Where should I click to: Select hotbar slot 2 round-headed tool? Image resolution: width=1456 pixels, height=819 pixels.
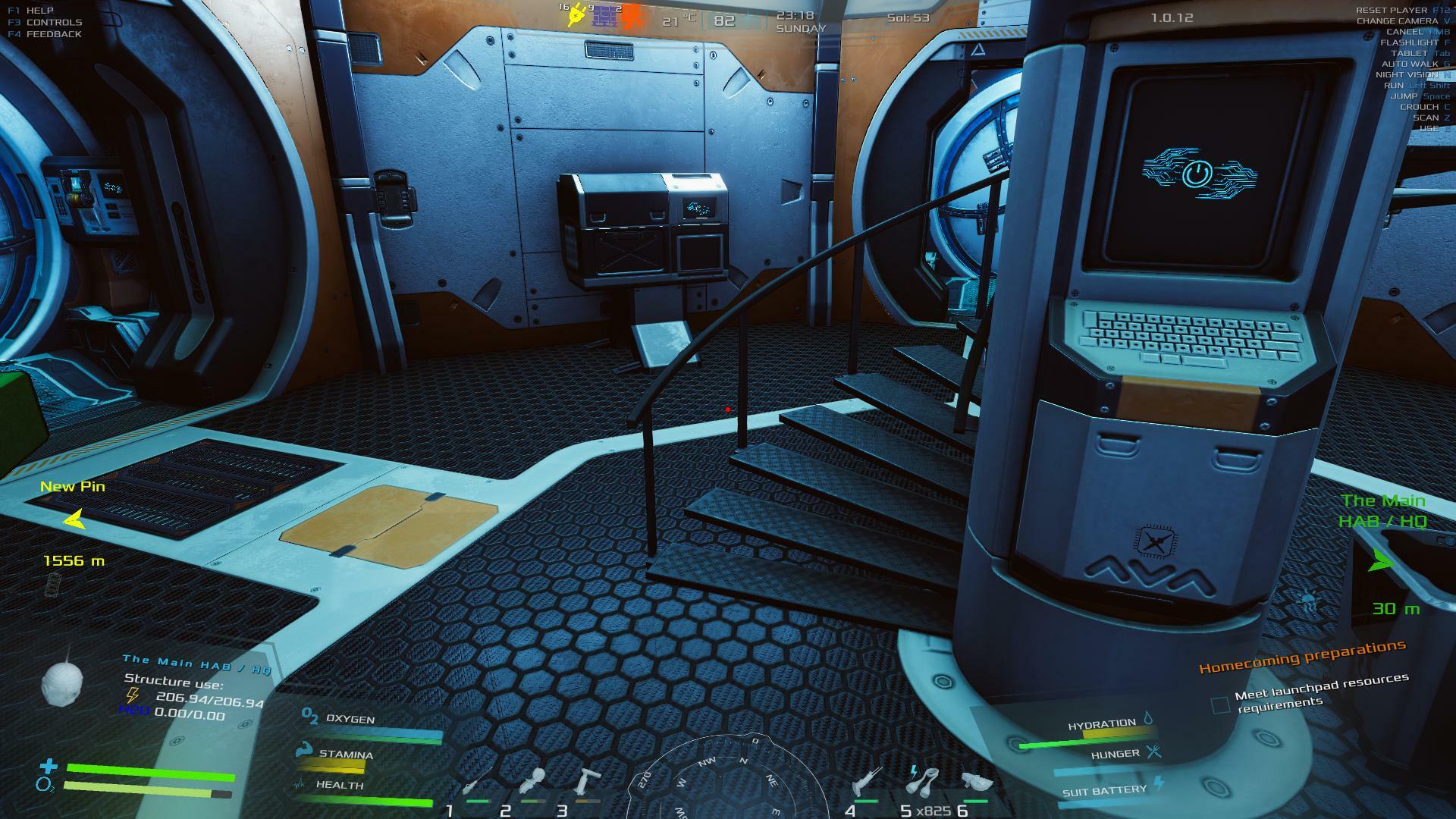pyautogui.click(x=533, y=782)
